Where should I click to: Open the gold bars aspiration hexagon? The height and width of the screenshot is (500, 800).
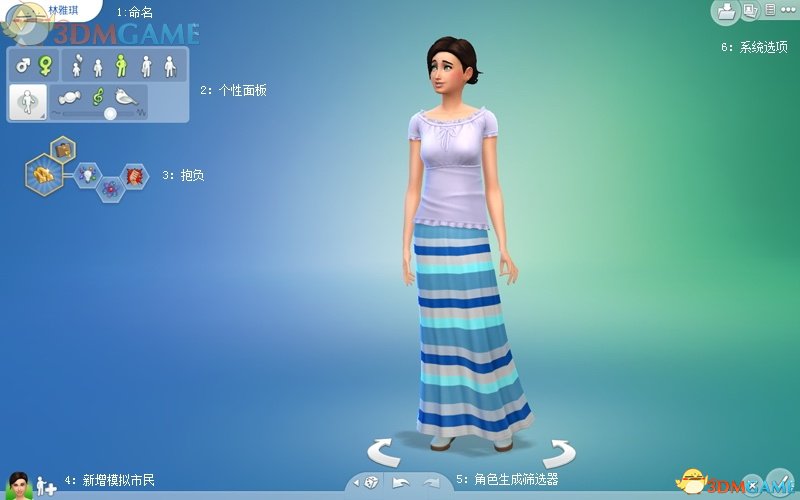[x=45, y=174]
